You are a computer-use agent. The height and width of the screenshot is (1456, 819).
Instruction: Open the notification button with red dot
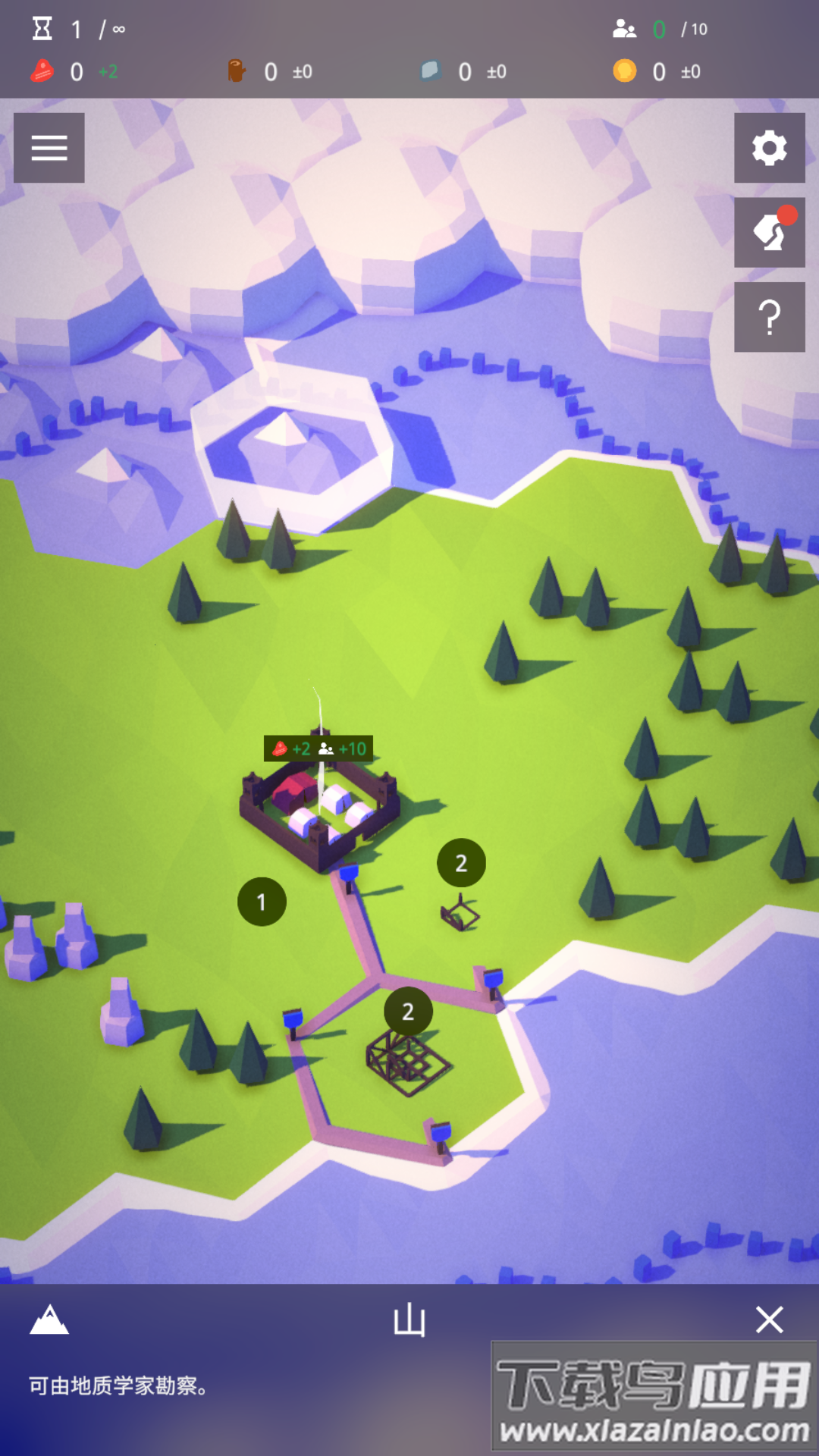pyautogui.click(x=769, y=232)
